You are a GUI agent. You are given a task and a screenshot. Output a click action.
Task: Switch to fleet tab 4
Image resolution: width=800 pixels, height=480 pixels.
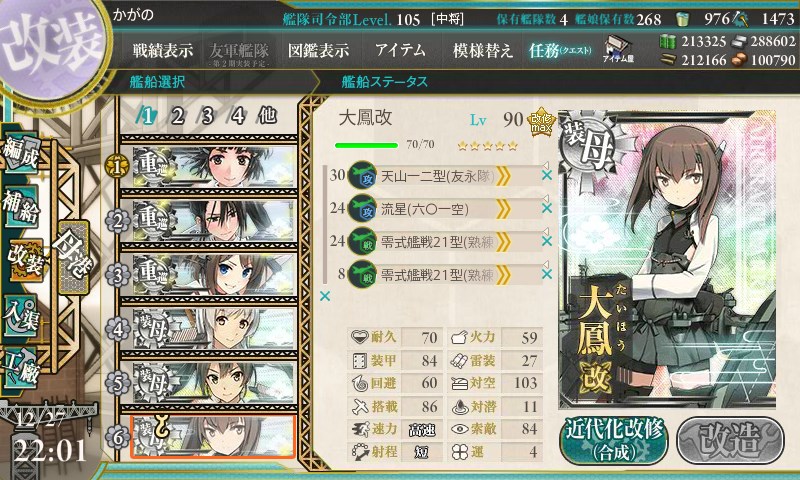tap(238, 115)
